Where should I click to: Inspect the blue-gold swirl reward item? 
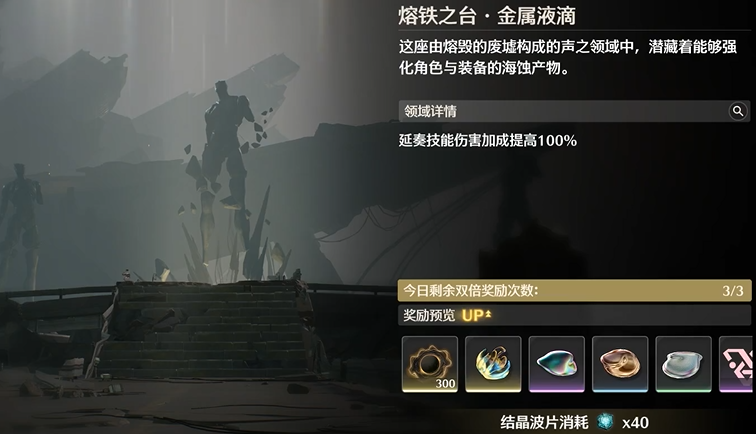point(493,364)
